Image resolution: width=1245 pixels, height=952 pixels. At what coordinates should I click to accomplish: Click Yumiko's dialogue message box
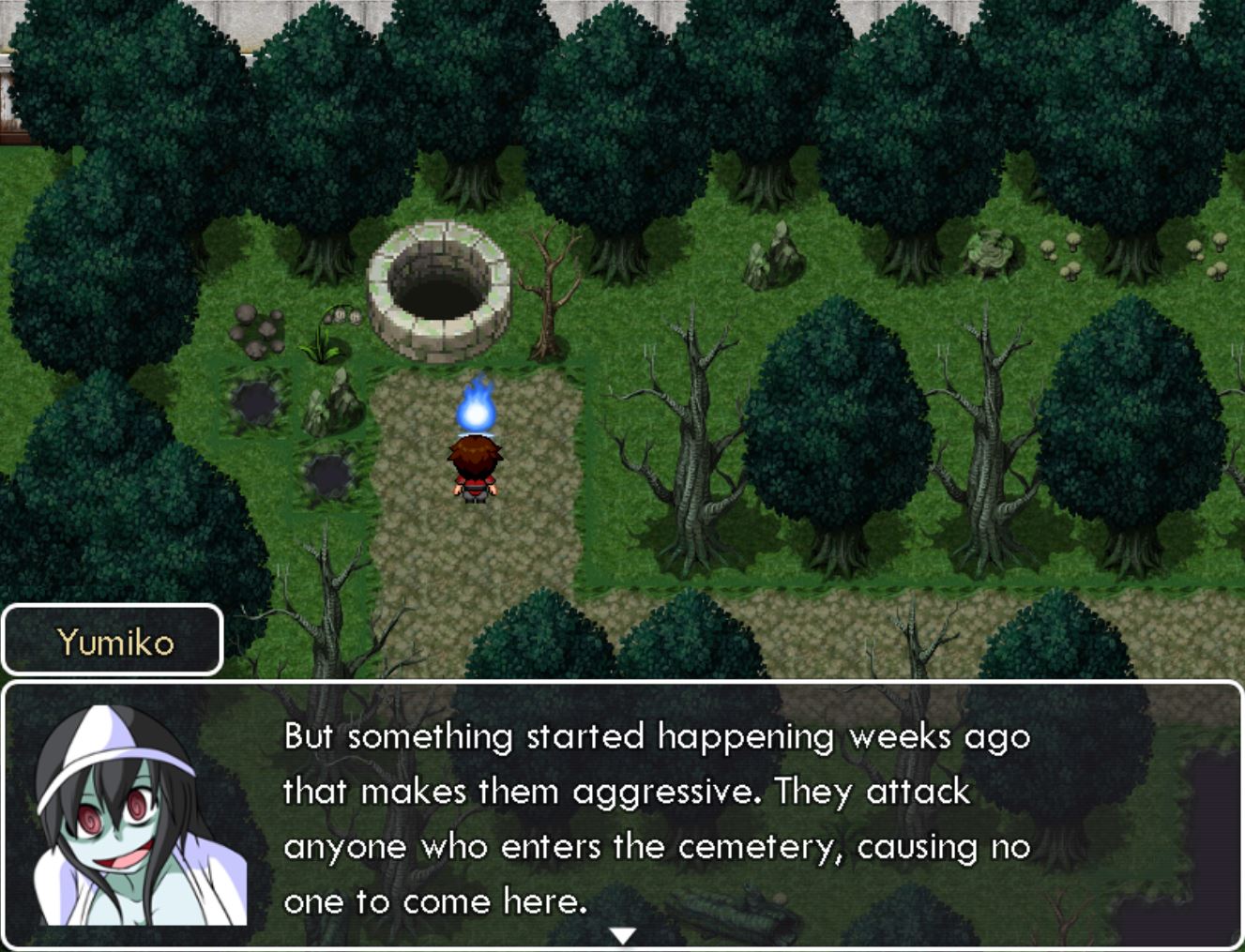coord(657,816)
